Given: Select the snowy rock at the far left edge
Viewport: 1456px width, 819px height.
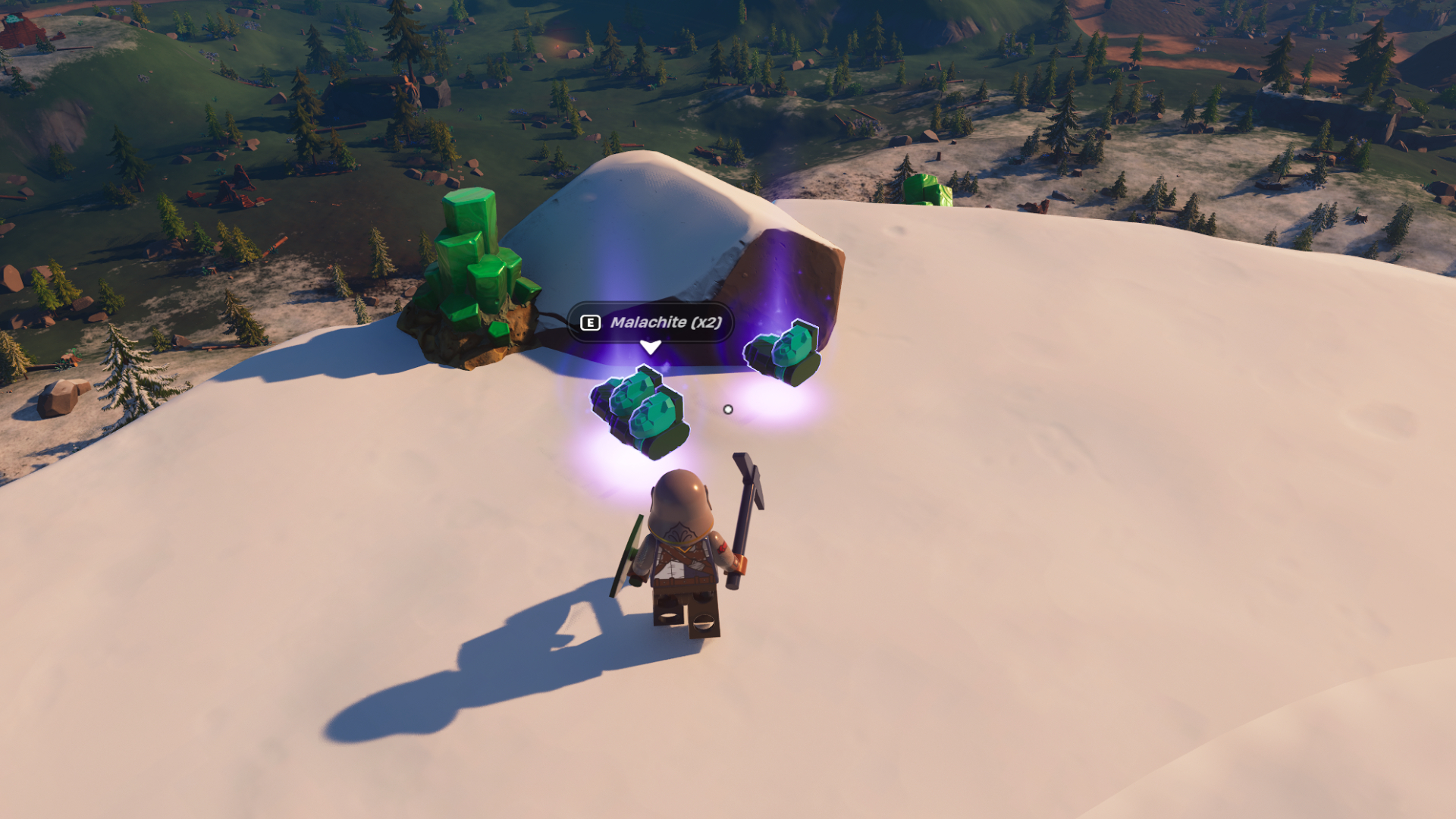Looking at the screenshot, I should coord(61,398).
